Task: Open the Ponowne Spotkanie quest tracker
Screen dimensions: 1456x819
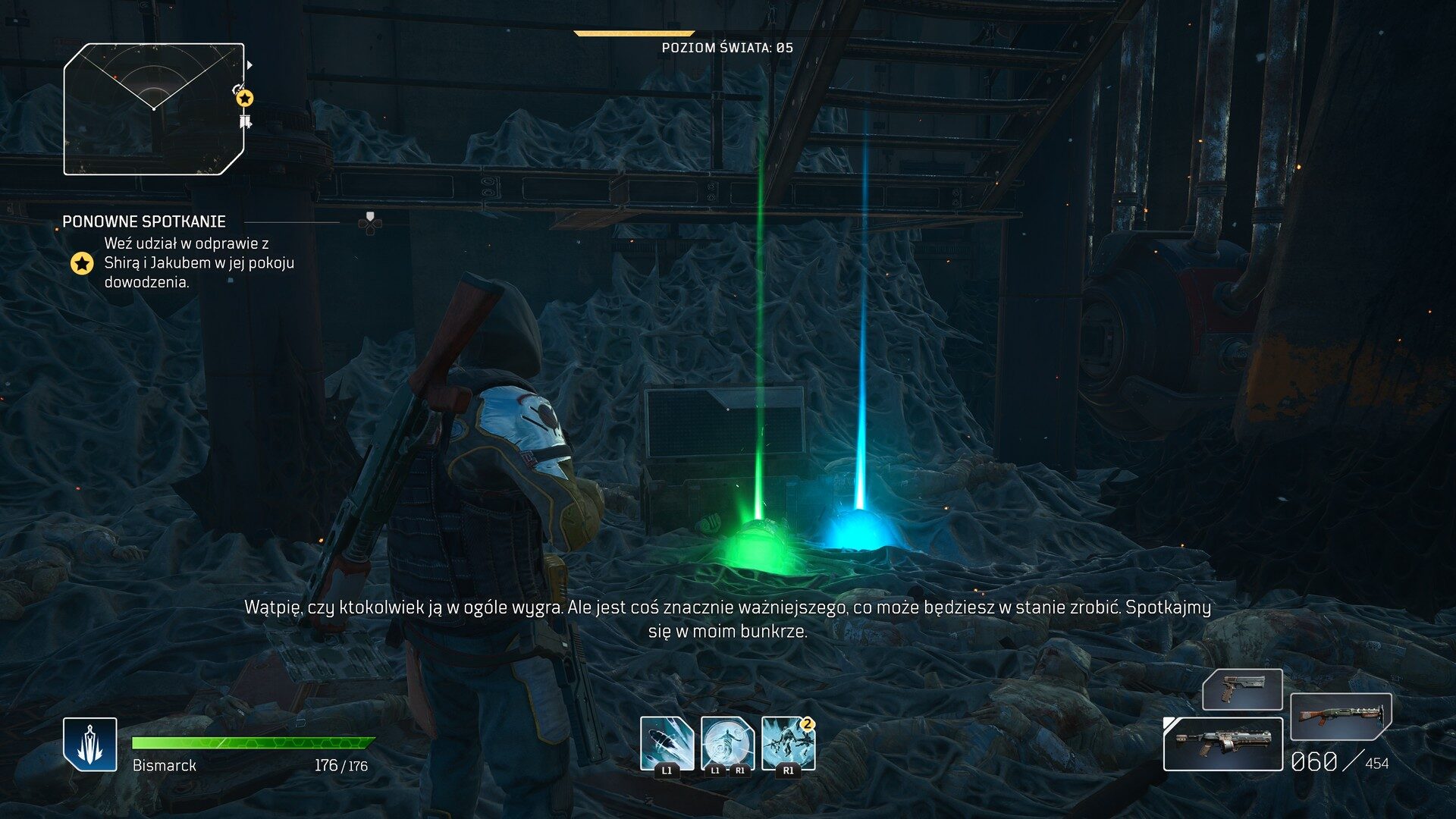Action: 144,221
